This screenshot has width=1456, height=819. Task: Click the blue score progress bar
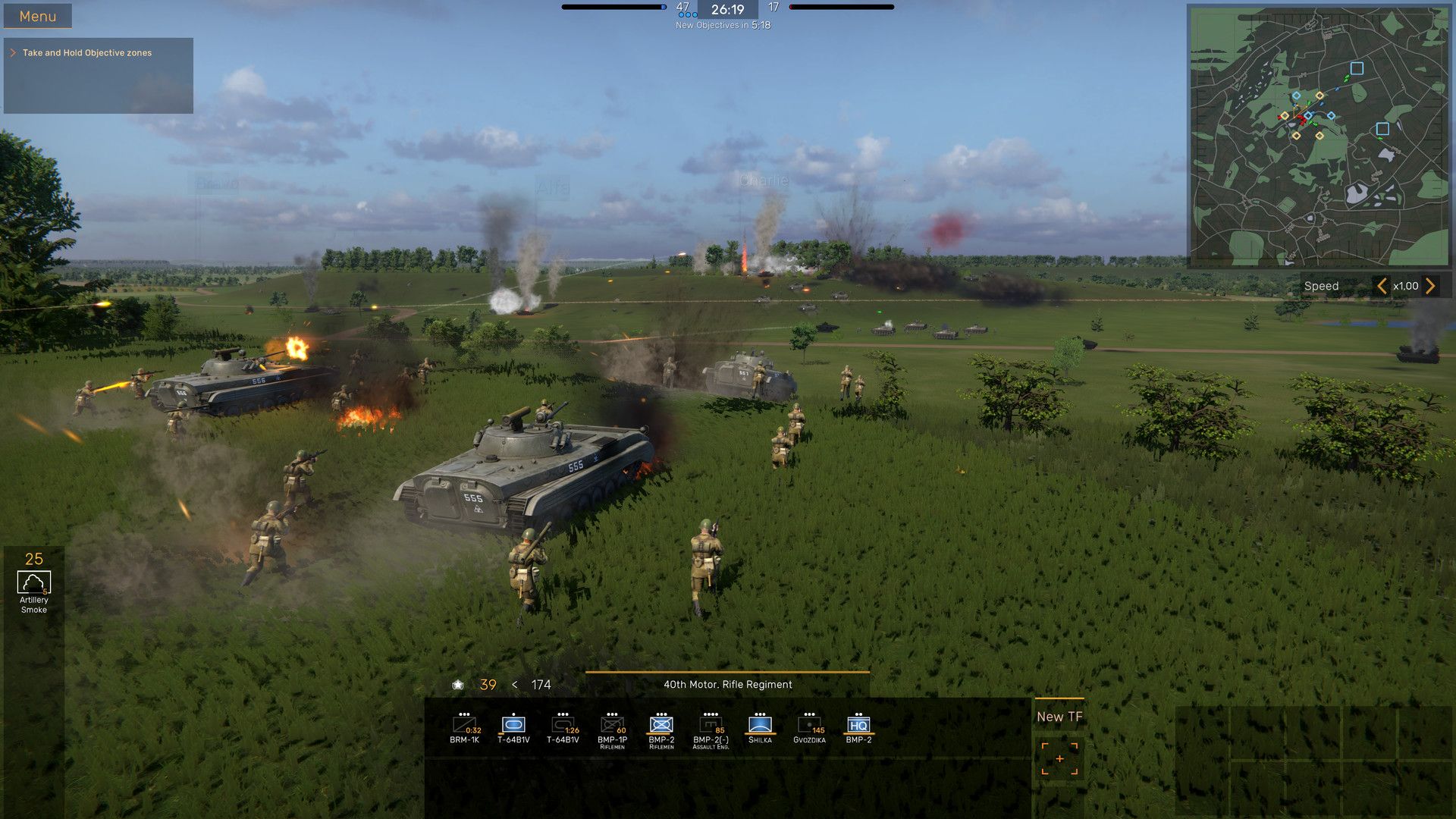[614, 6]
